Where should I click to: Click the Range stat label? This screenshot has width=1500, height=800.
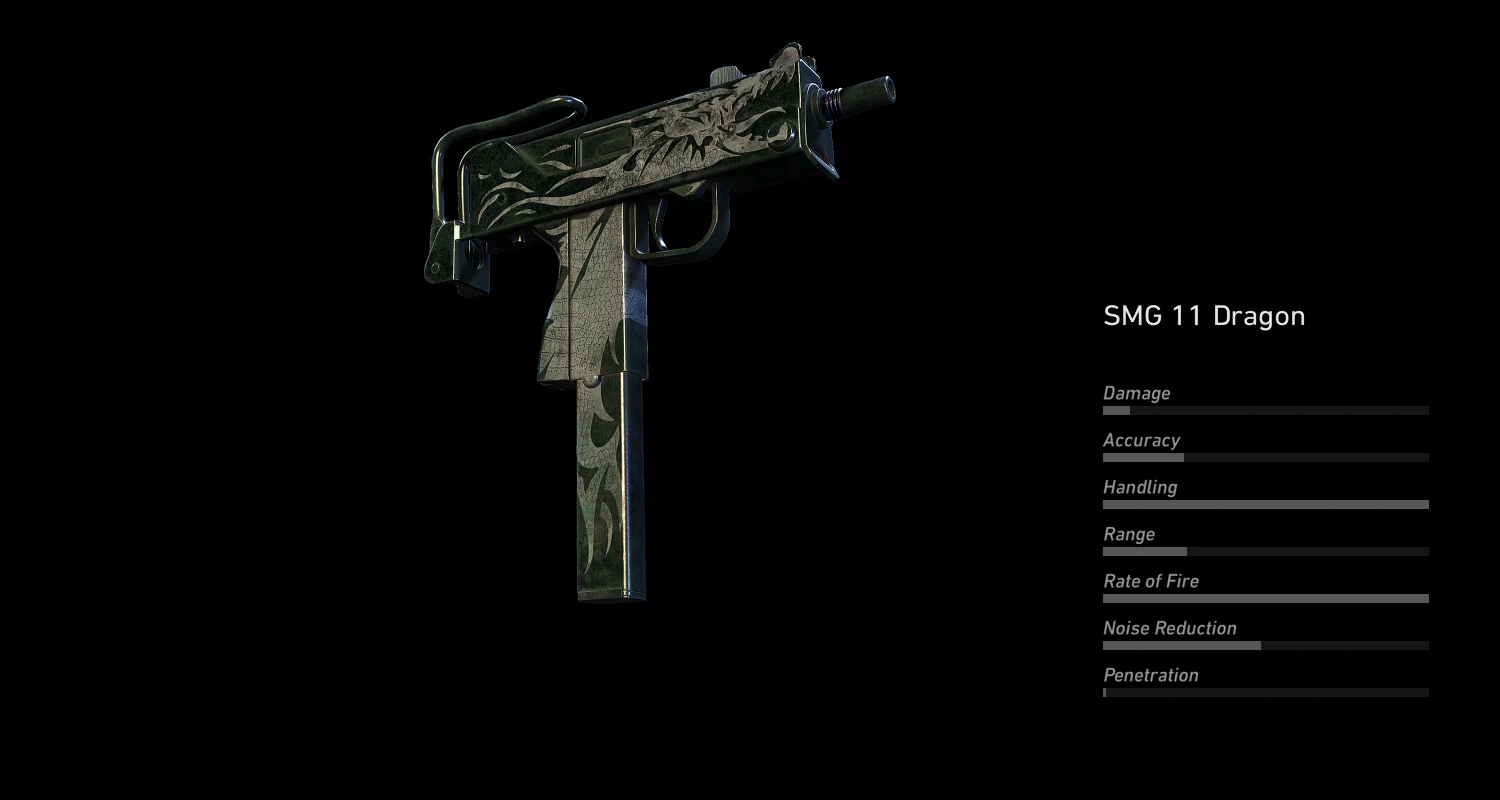point(1130,534)
